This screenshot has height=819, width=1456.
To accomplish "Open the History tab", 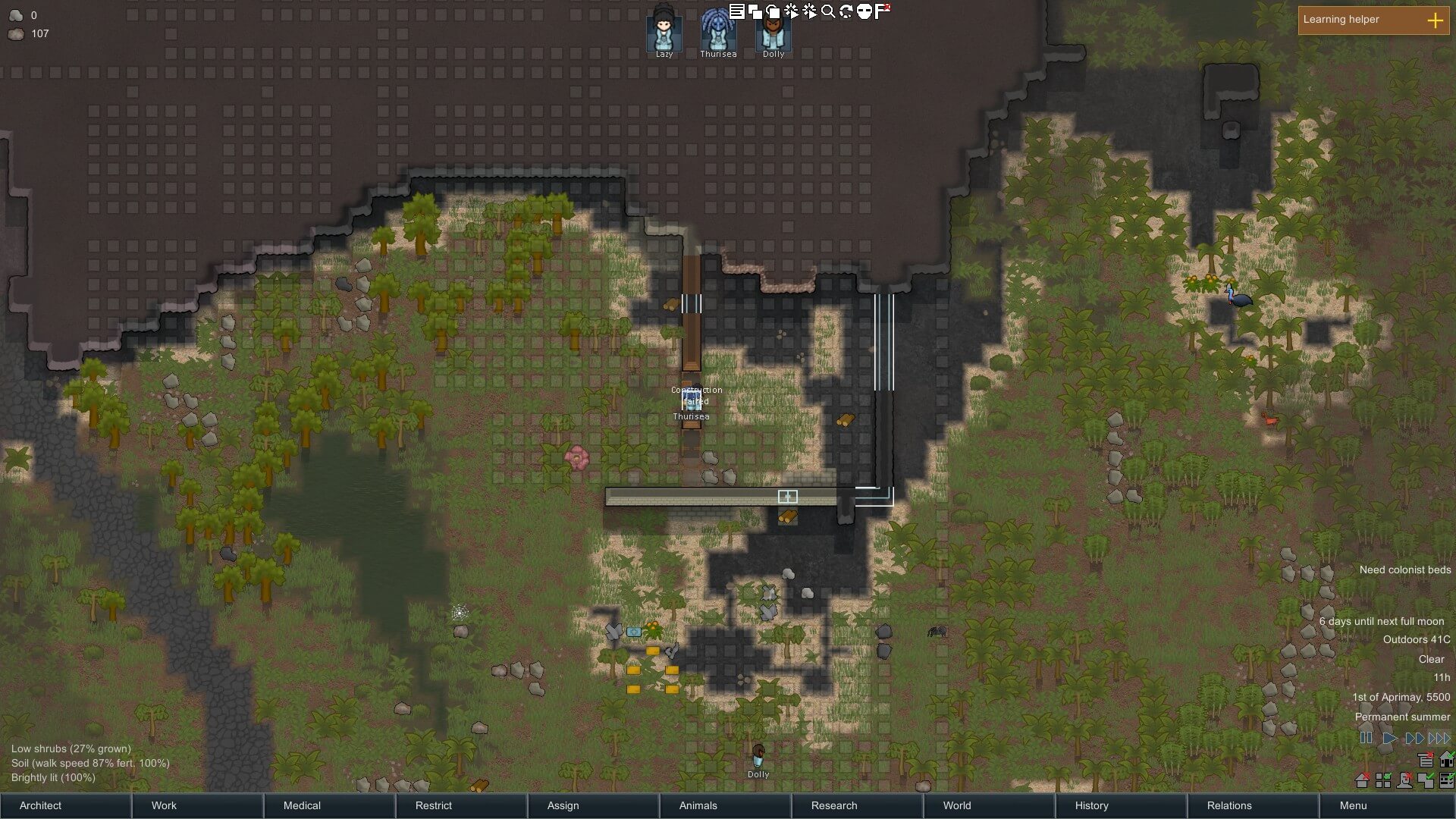I will coord(1121,805).
